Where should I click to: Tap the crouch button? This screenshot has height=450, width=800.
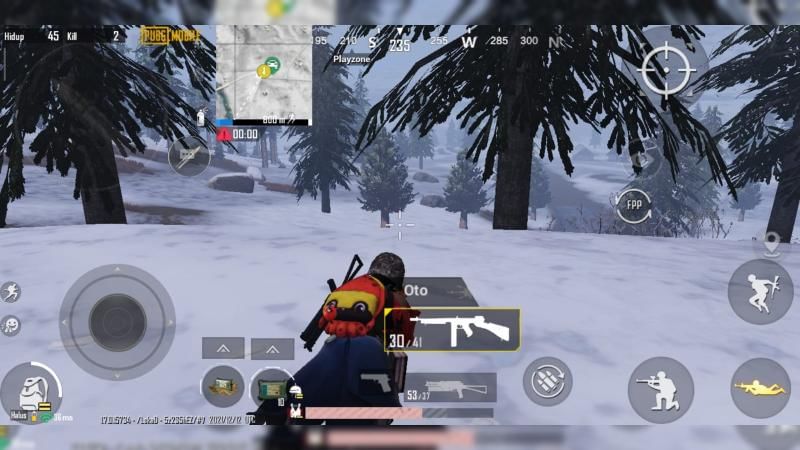tap(660, 389)
